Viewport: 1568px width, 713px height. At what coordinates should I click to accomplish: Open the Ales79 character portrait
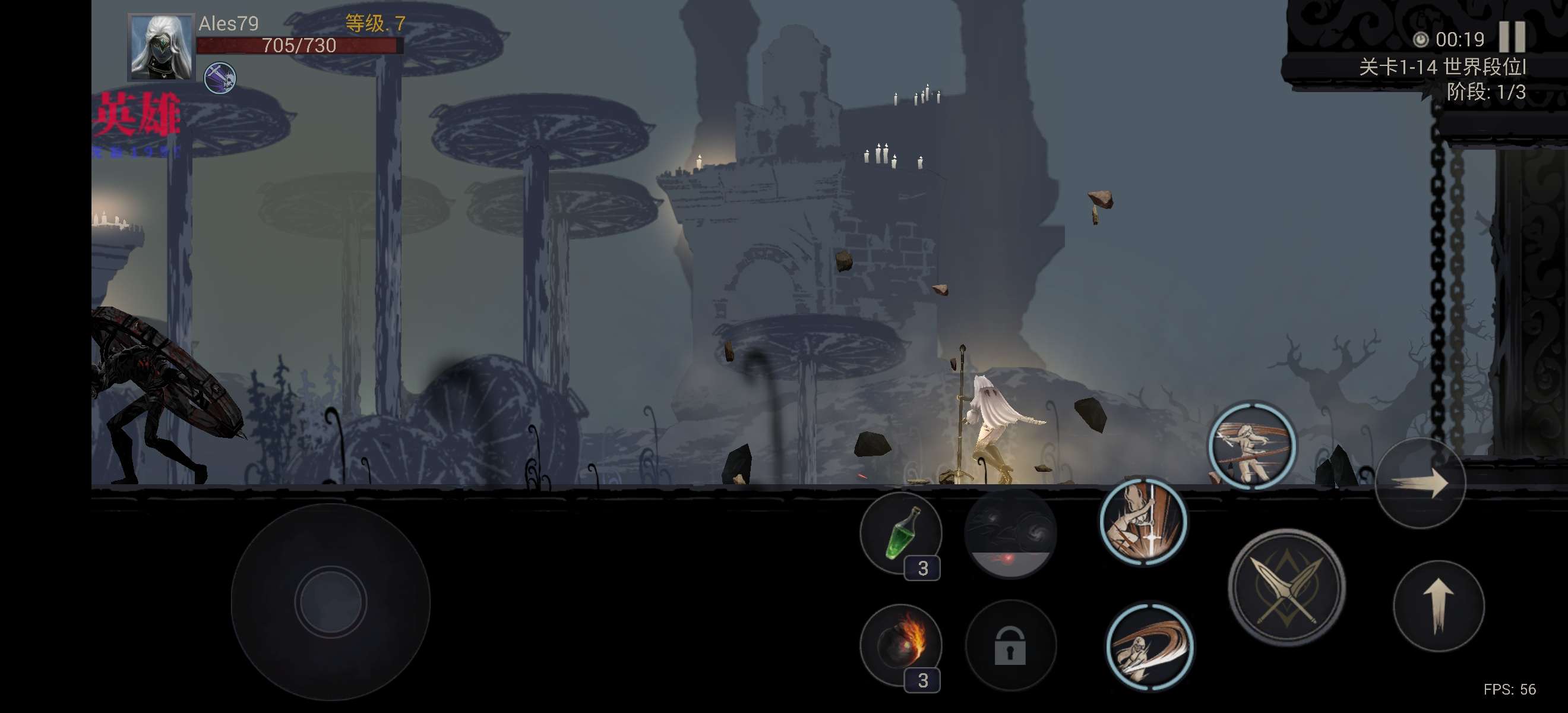tap(161, 48)
